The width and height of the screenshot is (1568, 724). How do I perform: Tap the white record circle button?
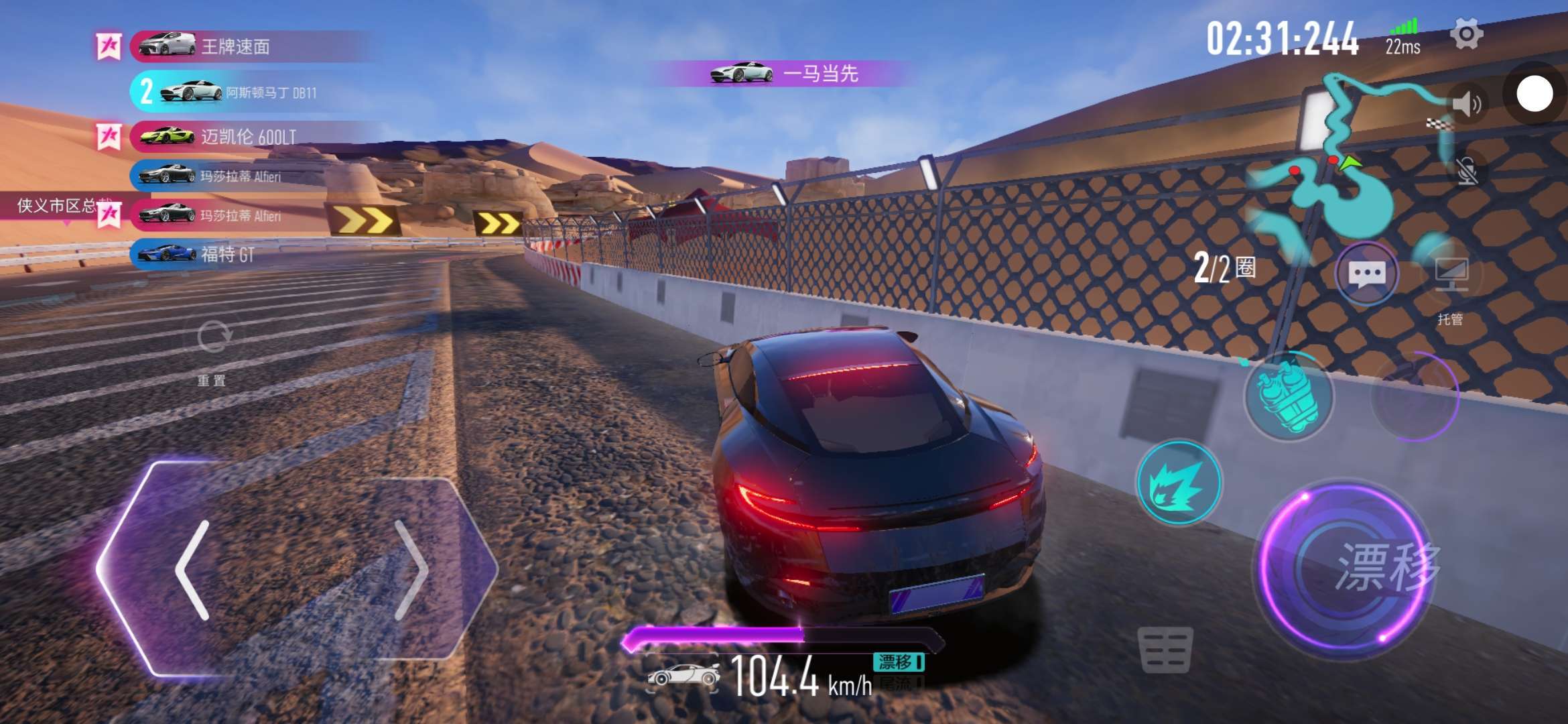tap(1534, 95)
